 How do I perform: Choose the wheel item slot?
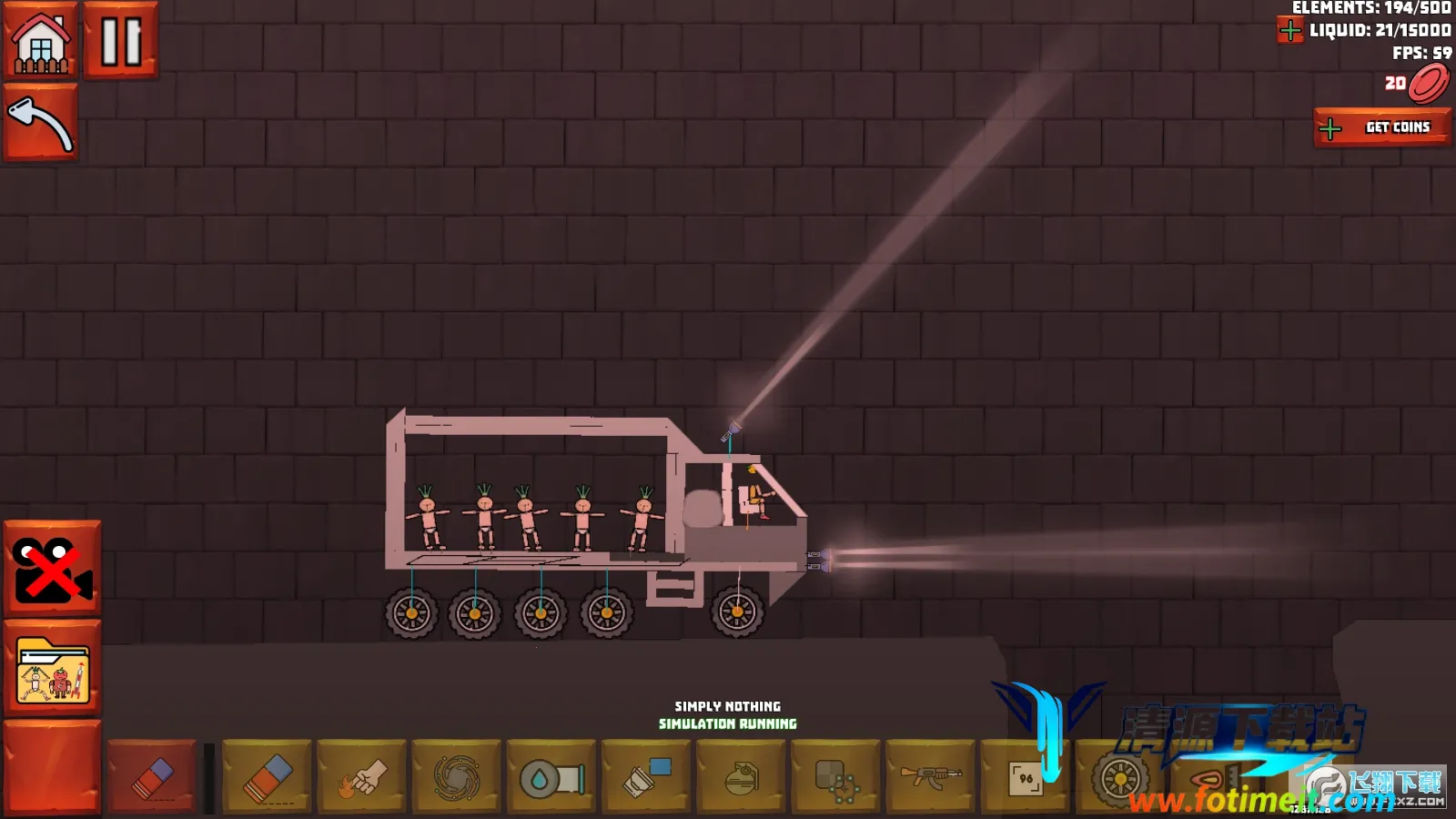pos(1120,778)
